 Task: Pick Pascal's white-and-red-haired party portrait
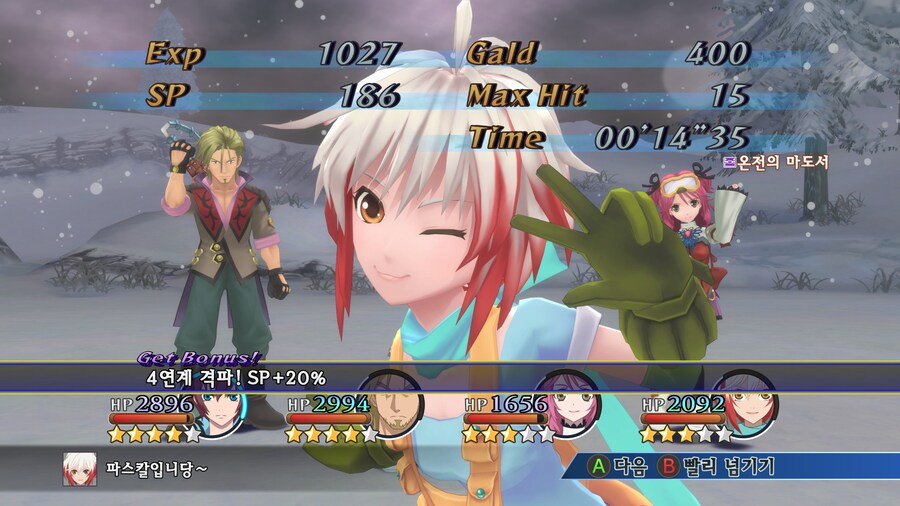point(748,400)
